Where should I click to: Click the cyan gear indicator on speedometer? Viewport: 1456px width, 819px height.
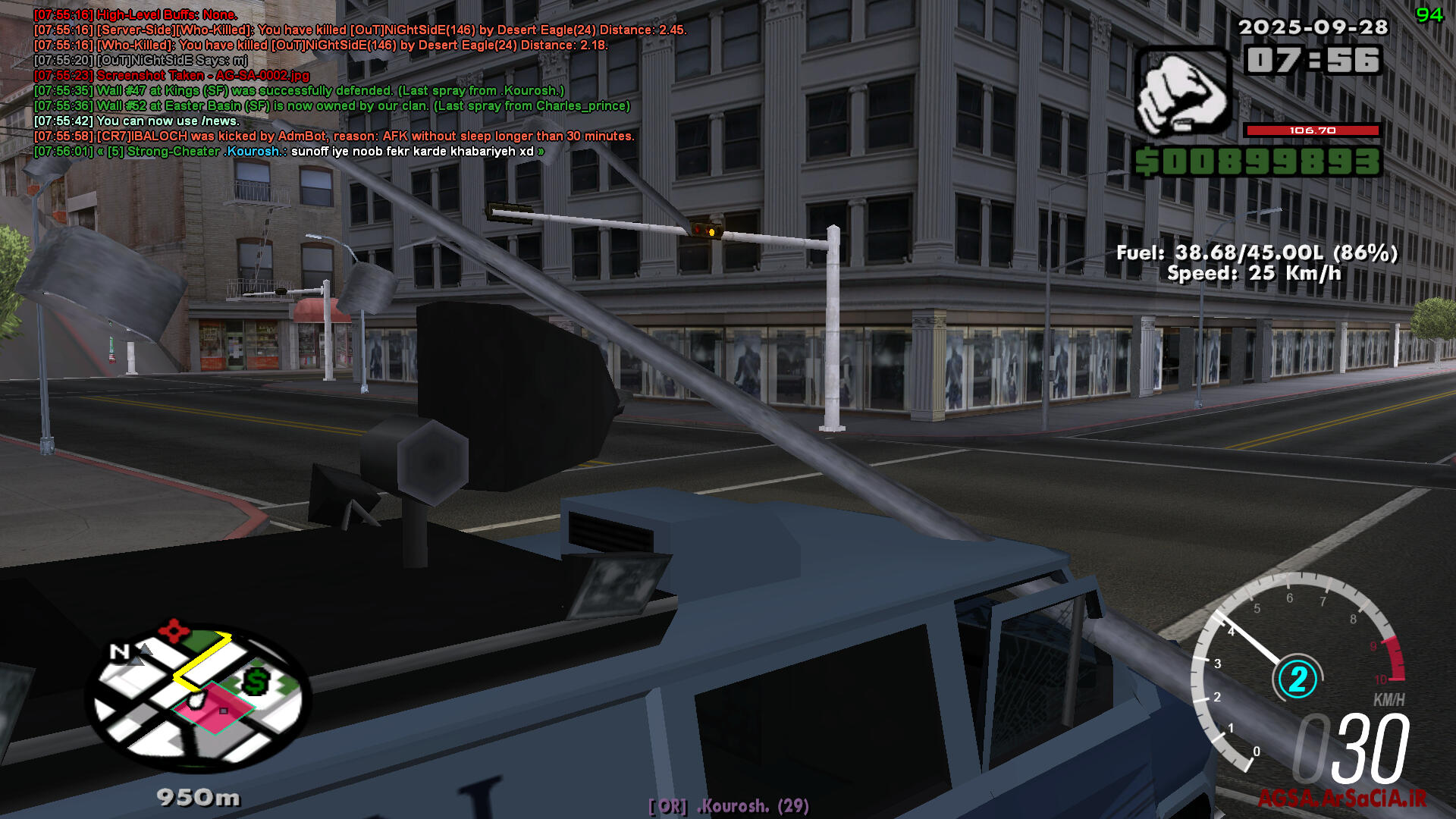pos(1298,679)
